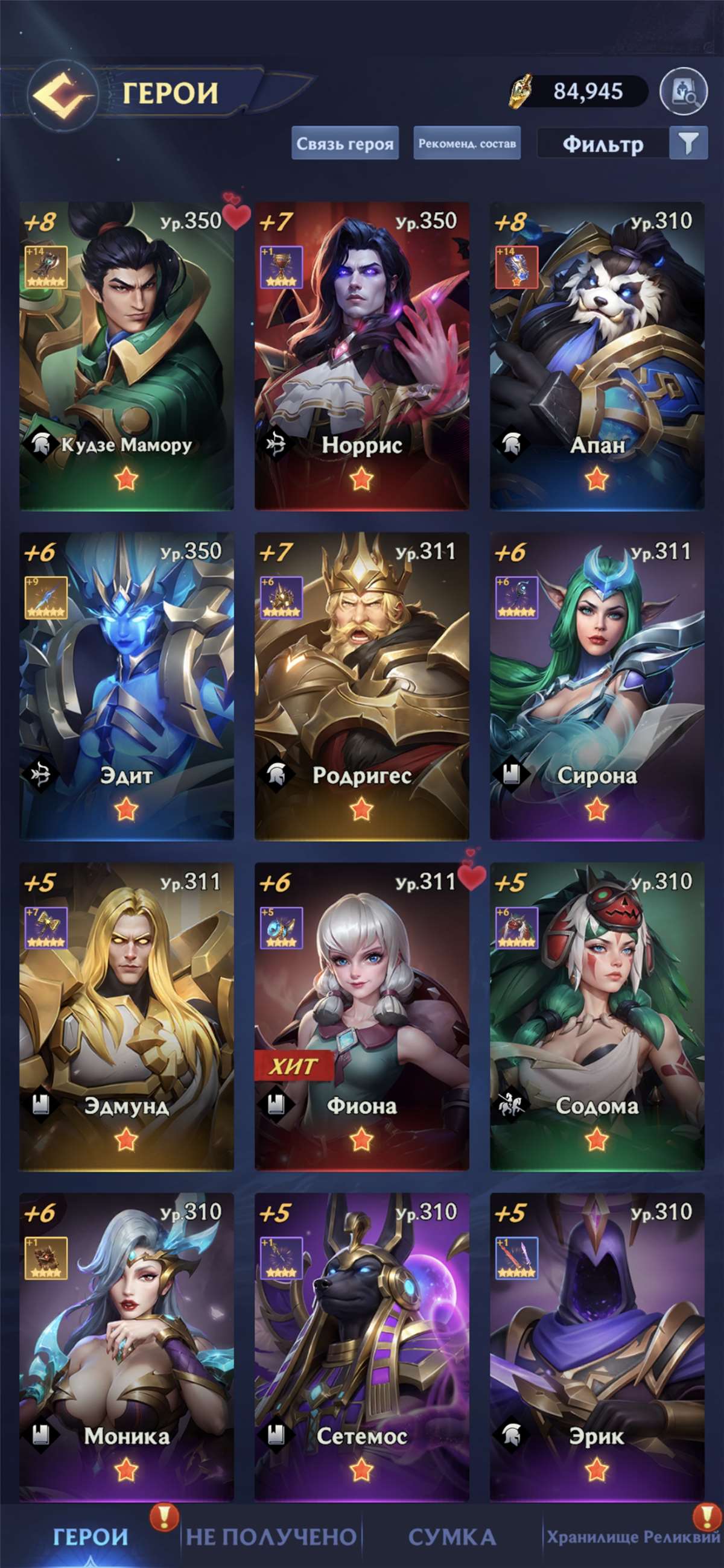The width and height of the screenshot is (724, 1568).
Task: View the Родригес hero card
Action: point(361,686)
